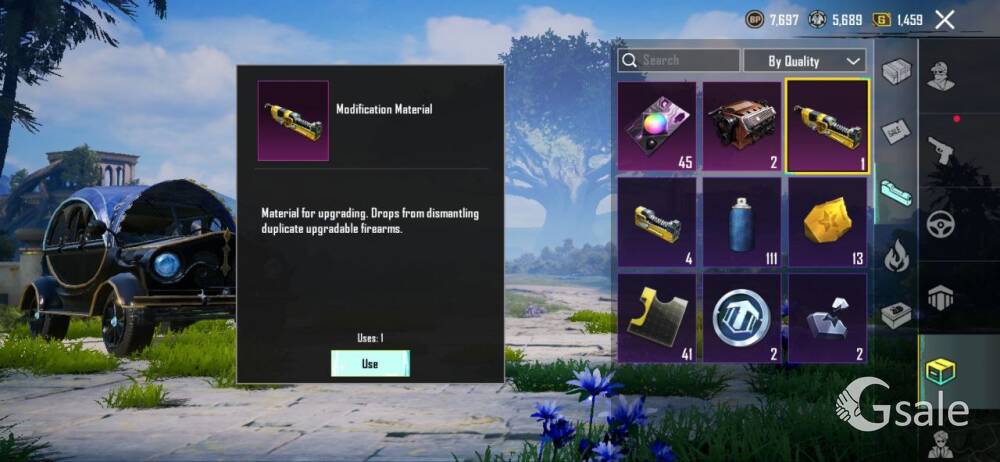Select the silver coin token item
The height and width of the screenshot is (462, 1000).
(742, 318)
